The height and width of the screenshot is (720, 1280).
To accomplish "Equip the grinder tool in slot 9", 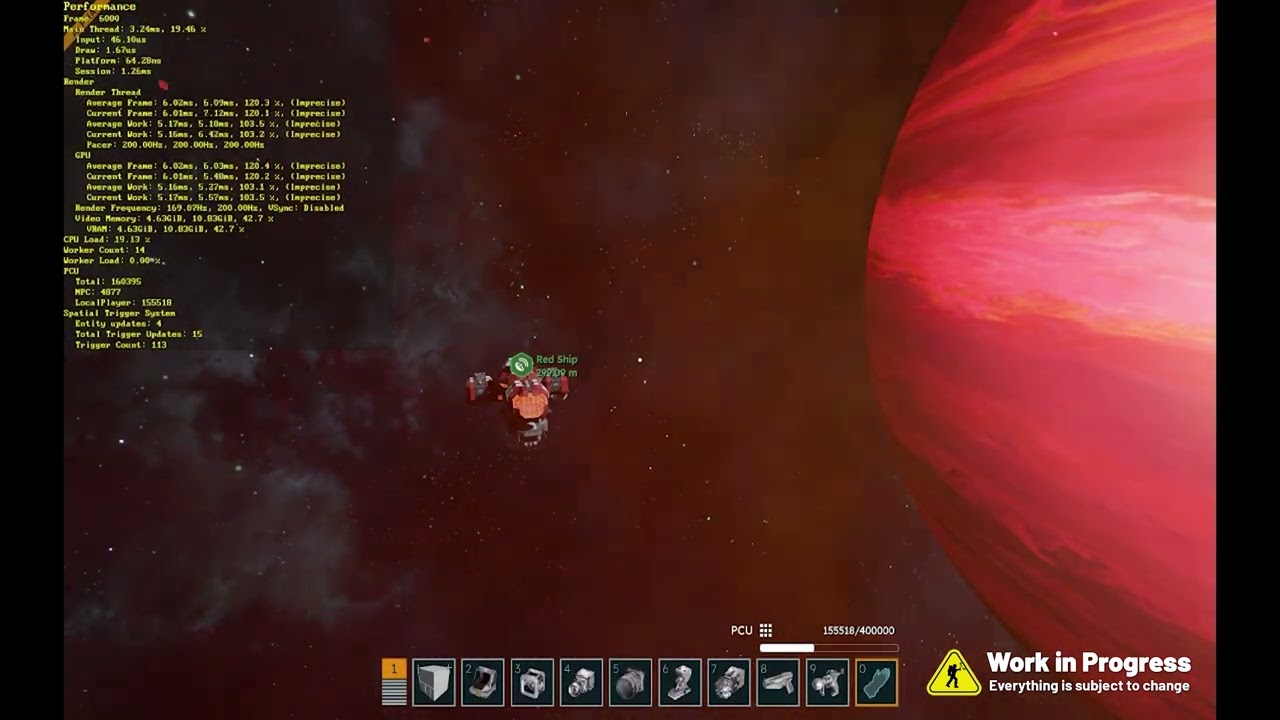I will click(x=827, y=683).
